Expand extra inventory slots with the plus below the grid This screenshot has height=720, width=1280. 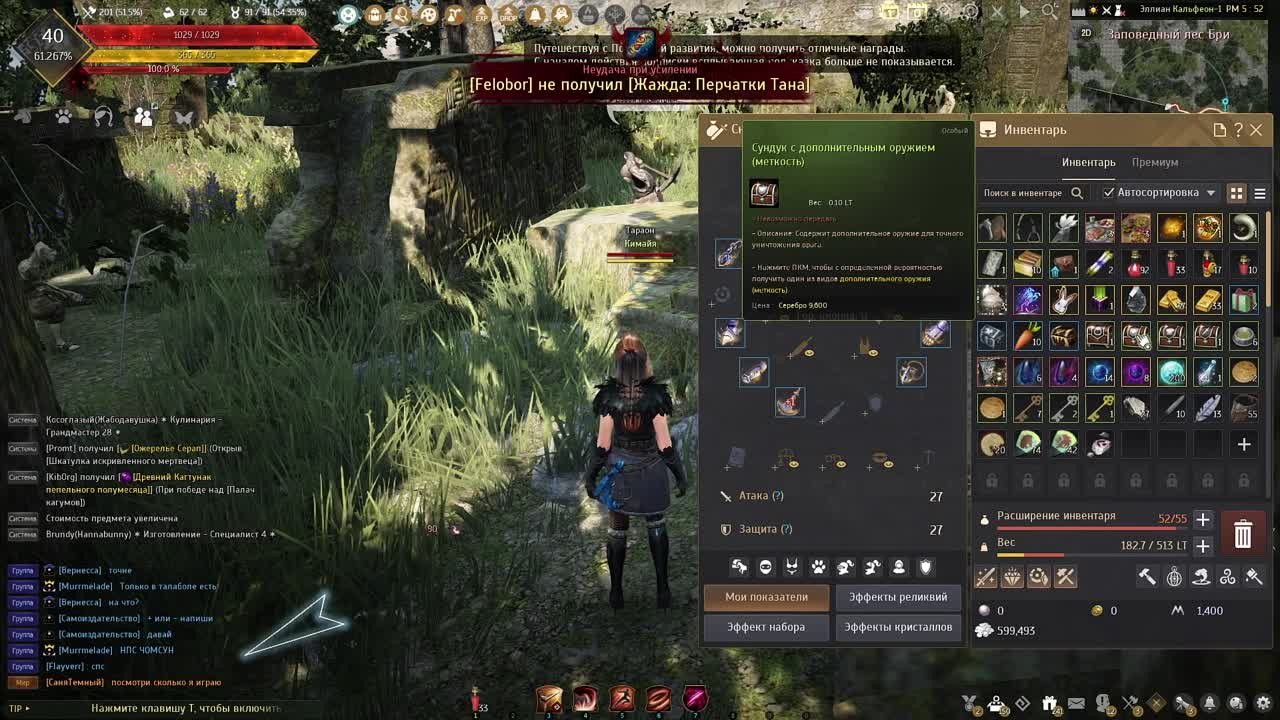point(1244,443)
